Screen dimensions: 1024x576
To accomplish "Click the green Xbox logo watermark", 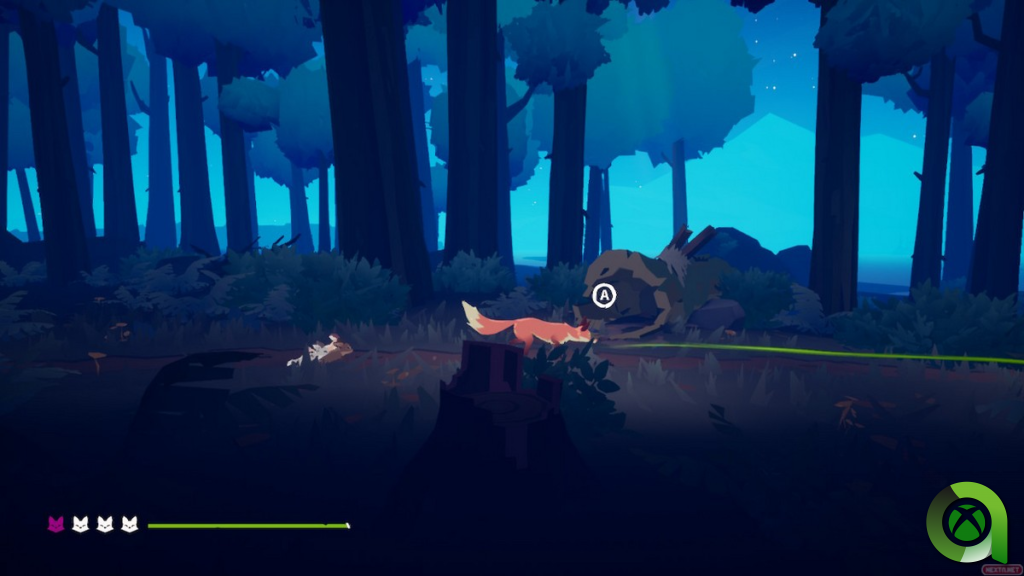I will click(x=971, y=521).
